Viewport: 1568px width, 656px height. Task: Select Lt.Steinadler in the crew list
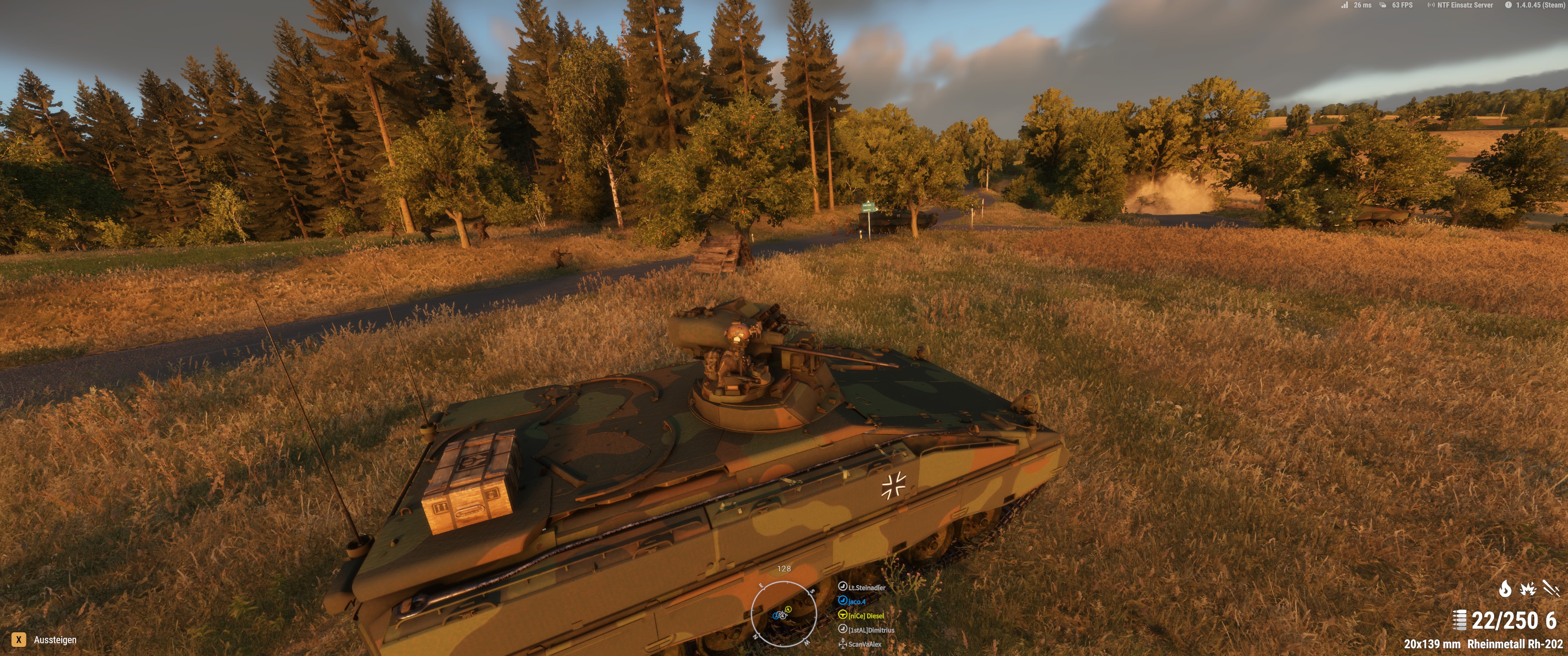point(866,587)
